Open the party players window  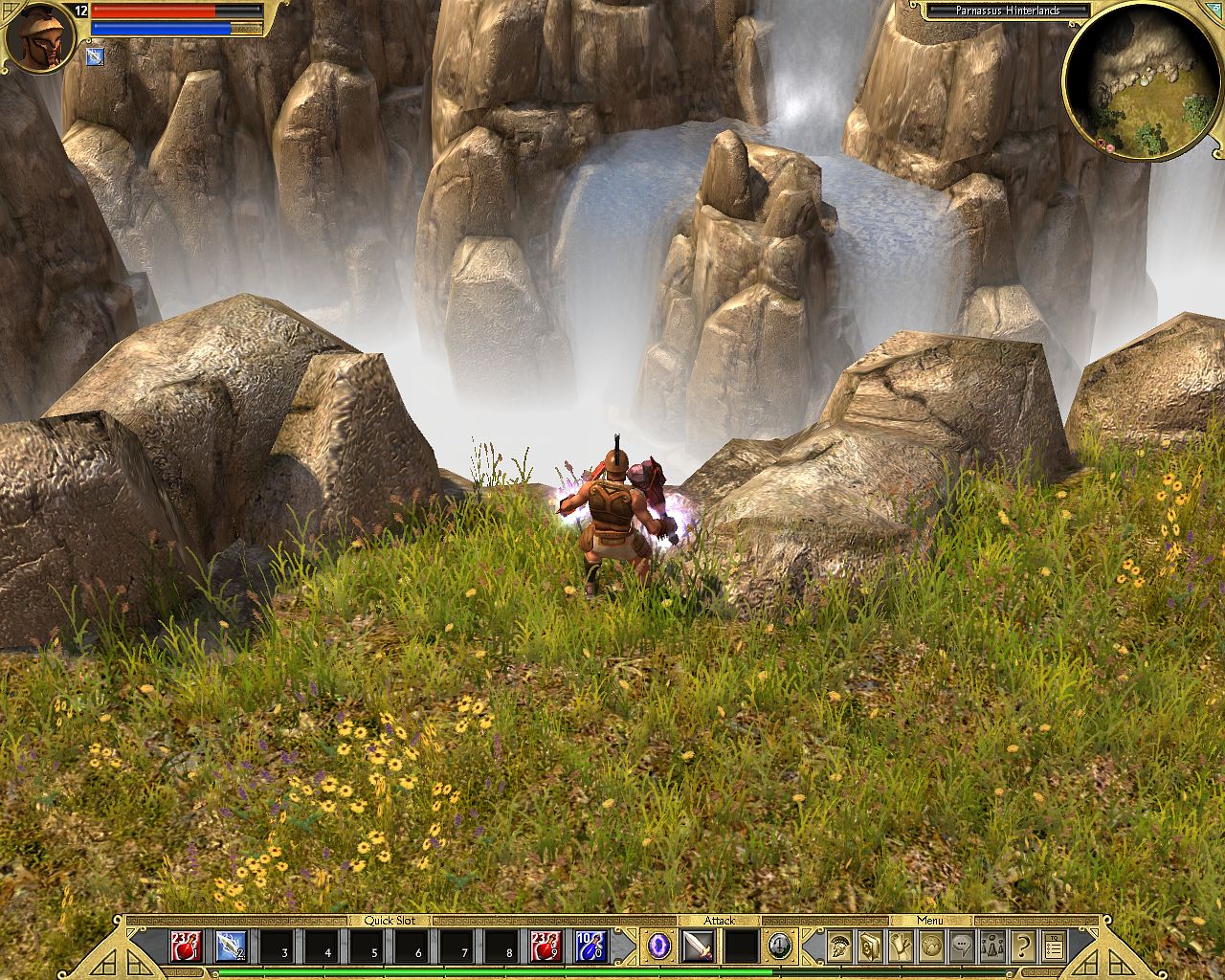(992, 947)
